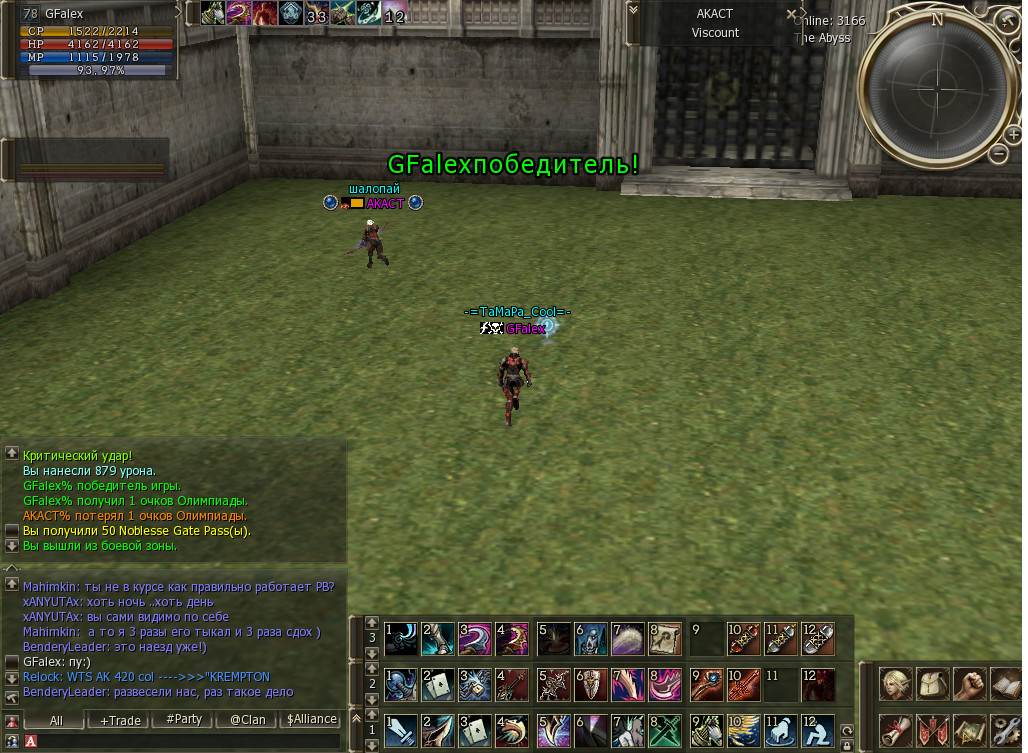Screen dimensions: 1028x753
Task: Open the actions fist icon
Action: pyautogui.click(x=969, y=684)
